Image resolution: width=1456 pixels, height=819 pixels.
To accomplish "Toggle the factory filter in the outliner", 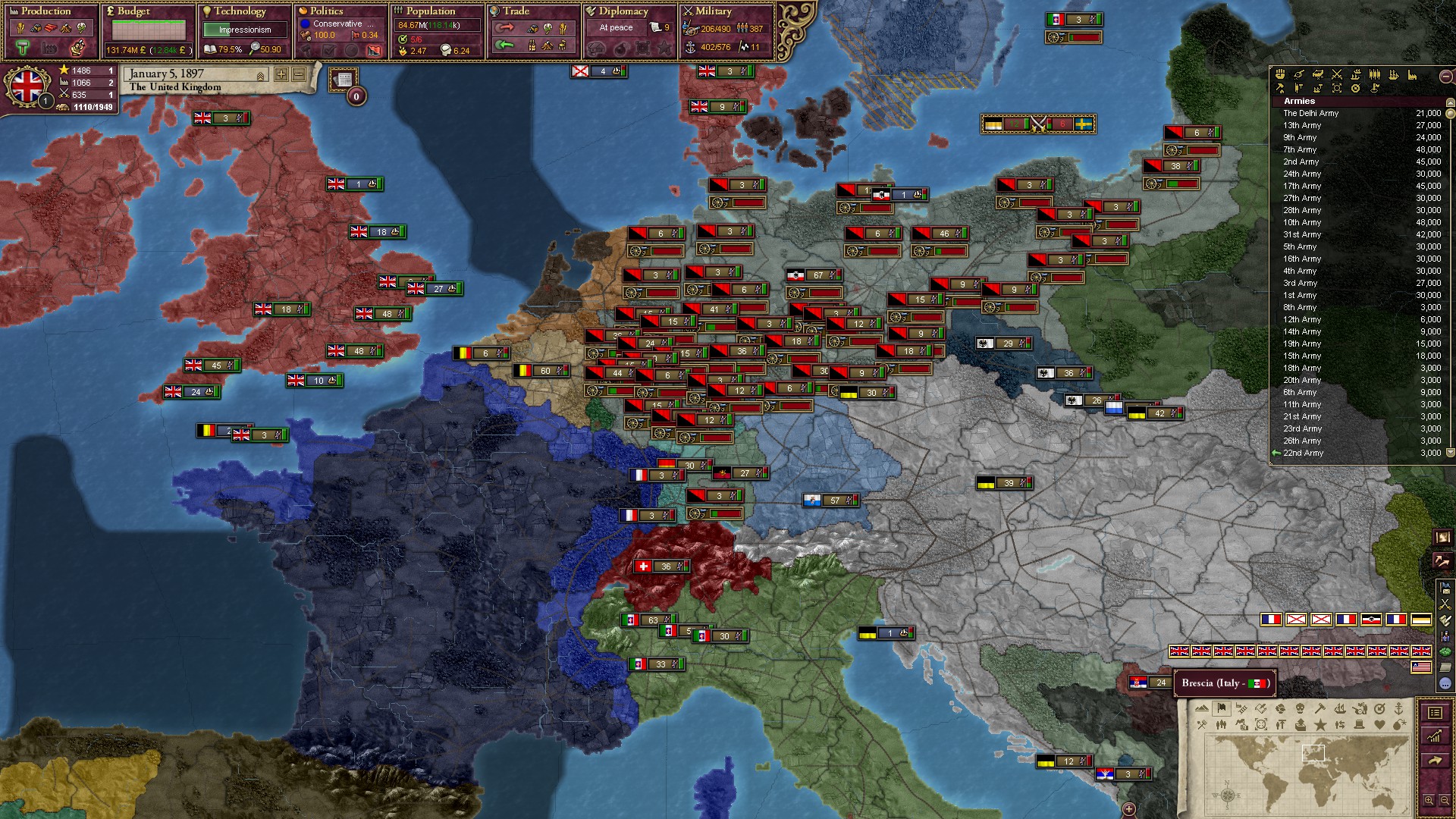I will (x=1411, y=75).
